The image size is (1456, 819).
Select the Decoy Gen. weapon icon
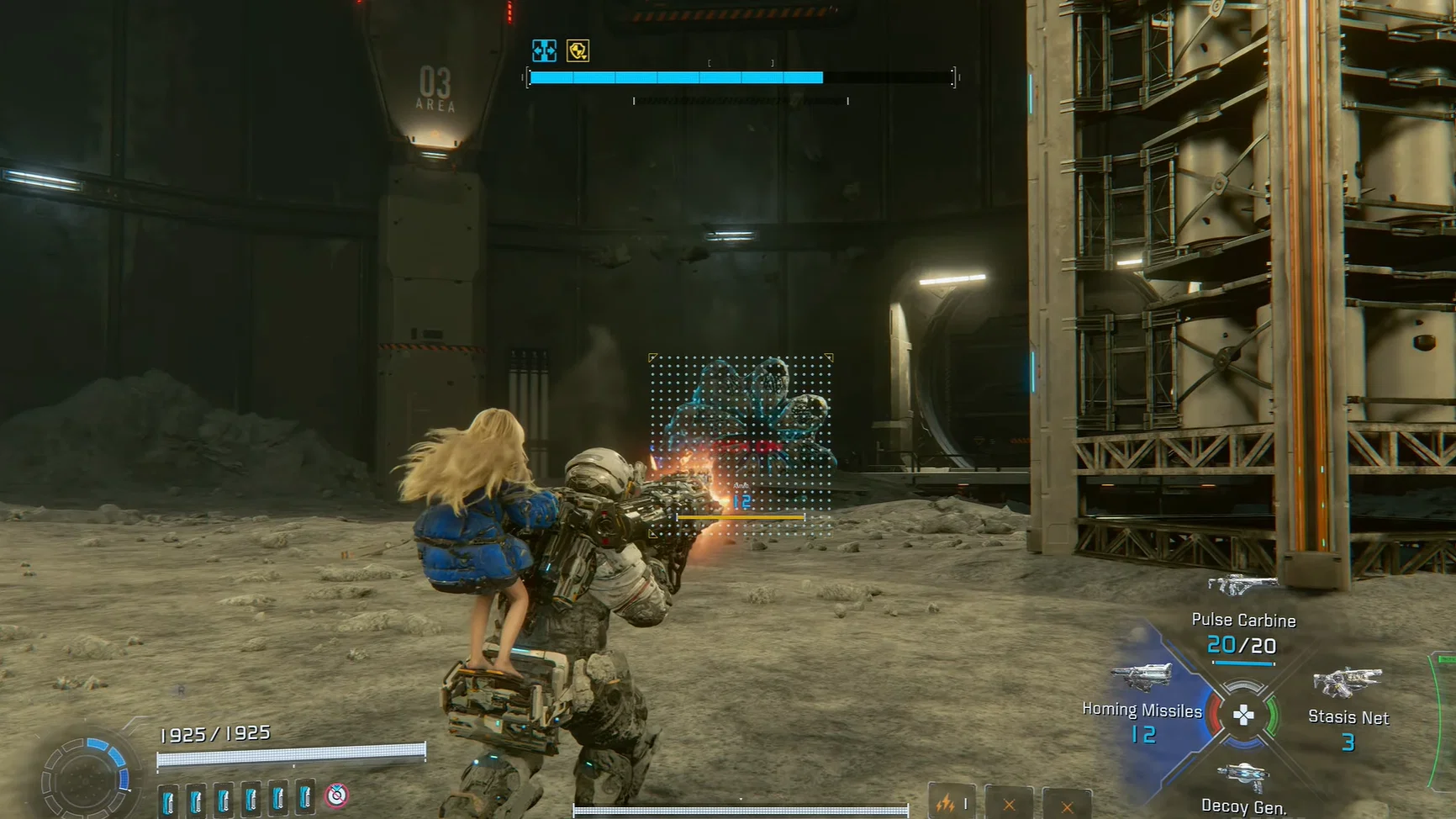click(x=1244, y=775)
